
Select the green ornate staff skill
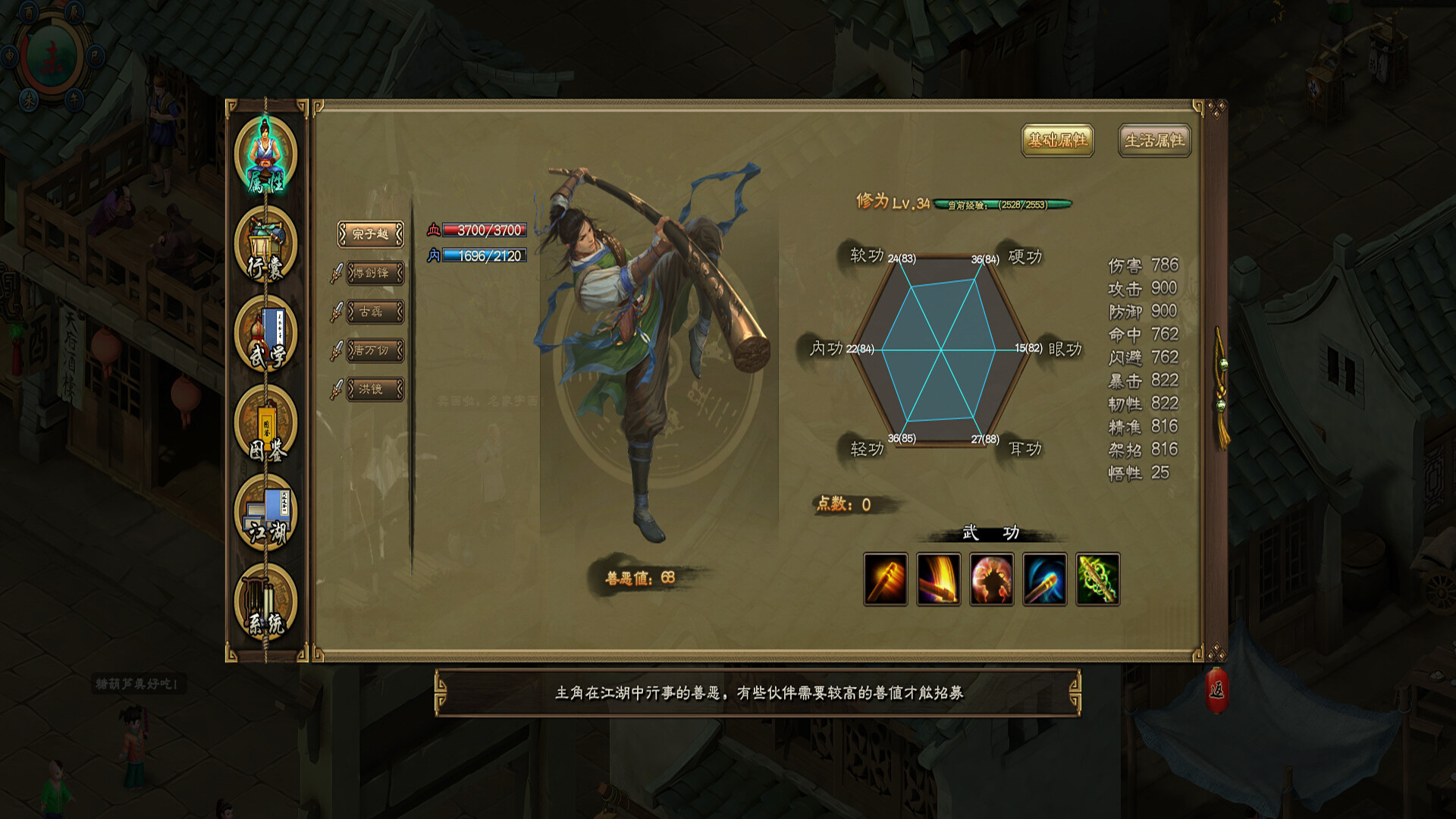pyautogui.click(x=1098, y=579)
